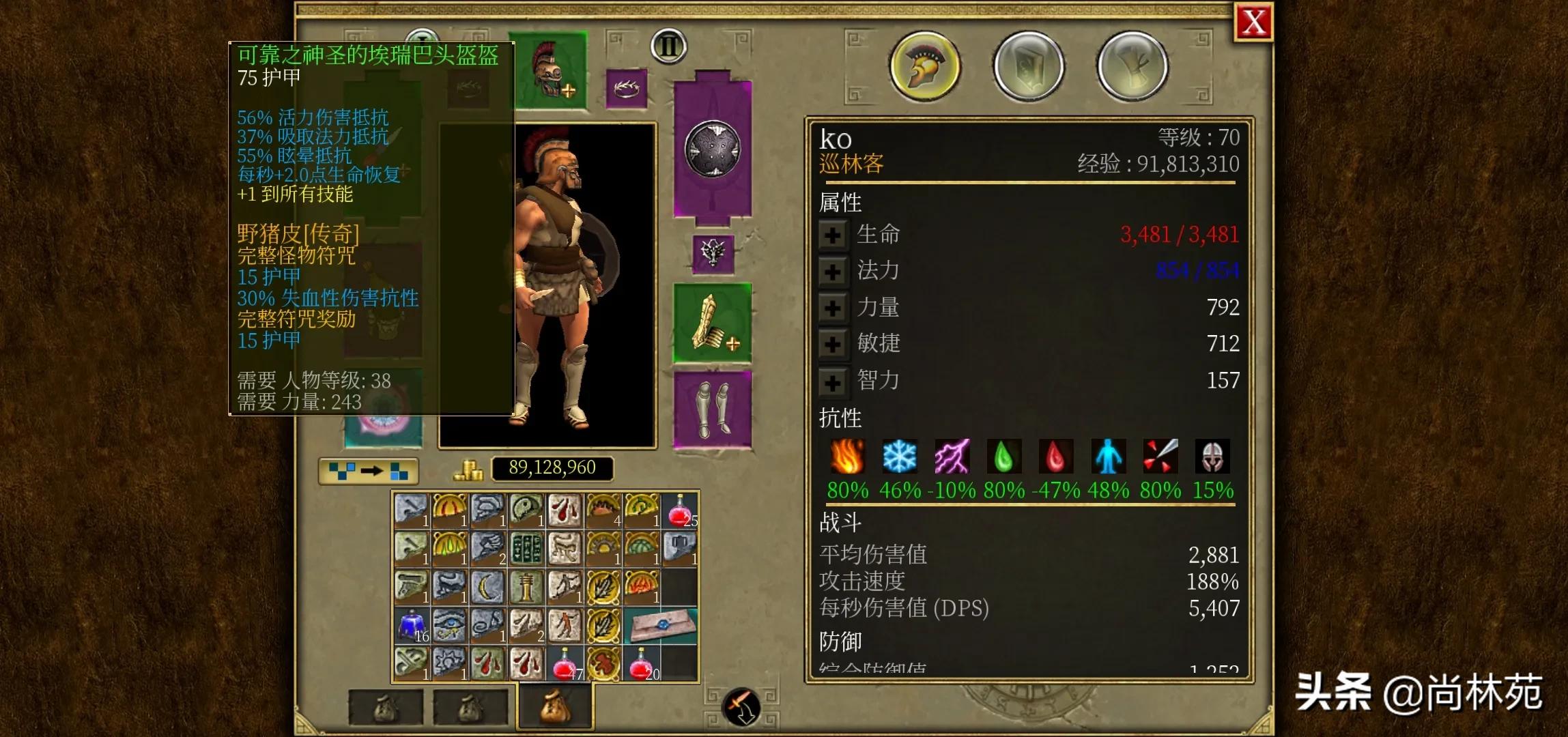Image resolution: width=1568 pixels, height=737 pixels.
Task: Select the sealed envelope item
Action: [x=661, y=625]
